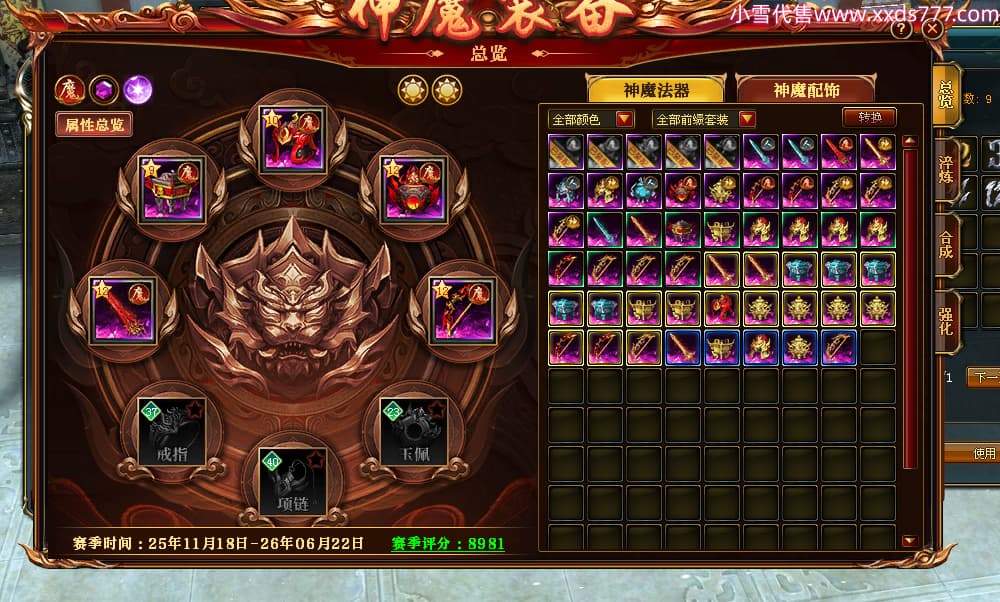The width and height of the screenshot is (1000, 602).
Task: Open the 属性总览 attribute overview
Action: point(94,125)
